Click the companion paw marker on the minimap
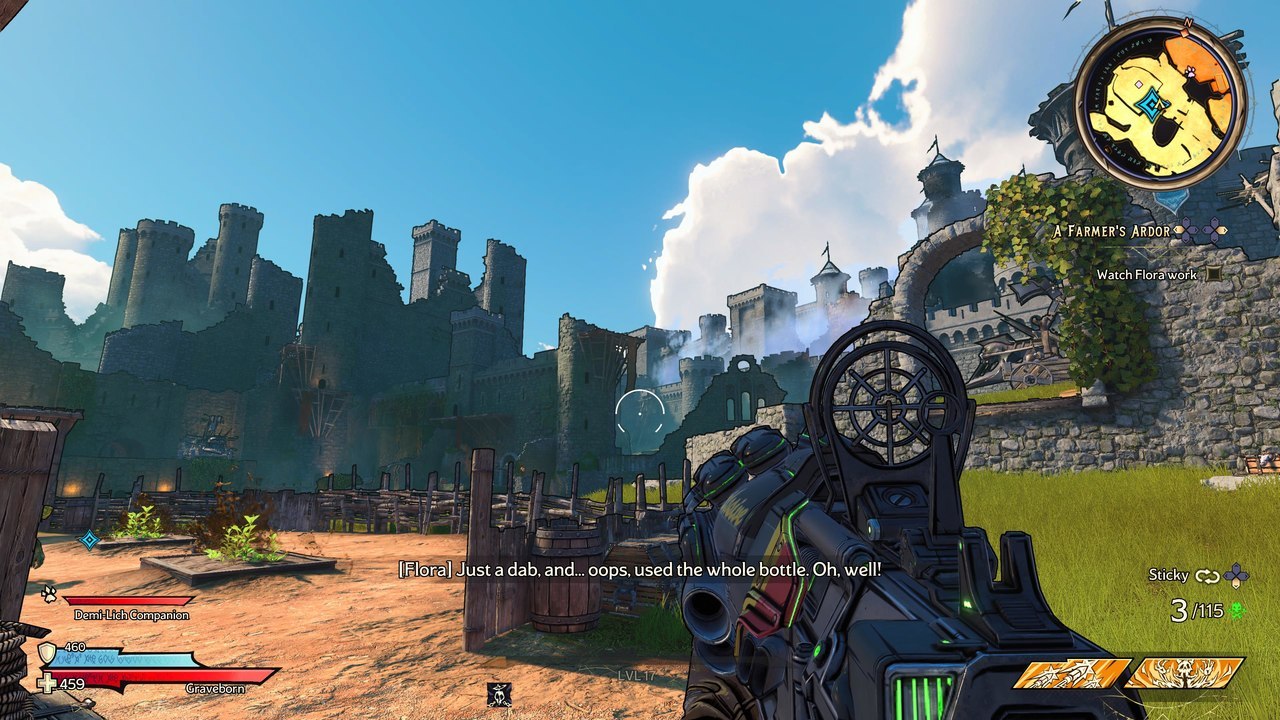The image size is (1280, 720). [x=1191, y=73]
